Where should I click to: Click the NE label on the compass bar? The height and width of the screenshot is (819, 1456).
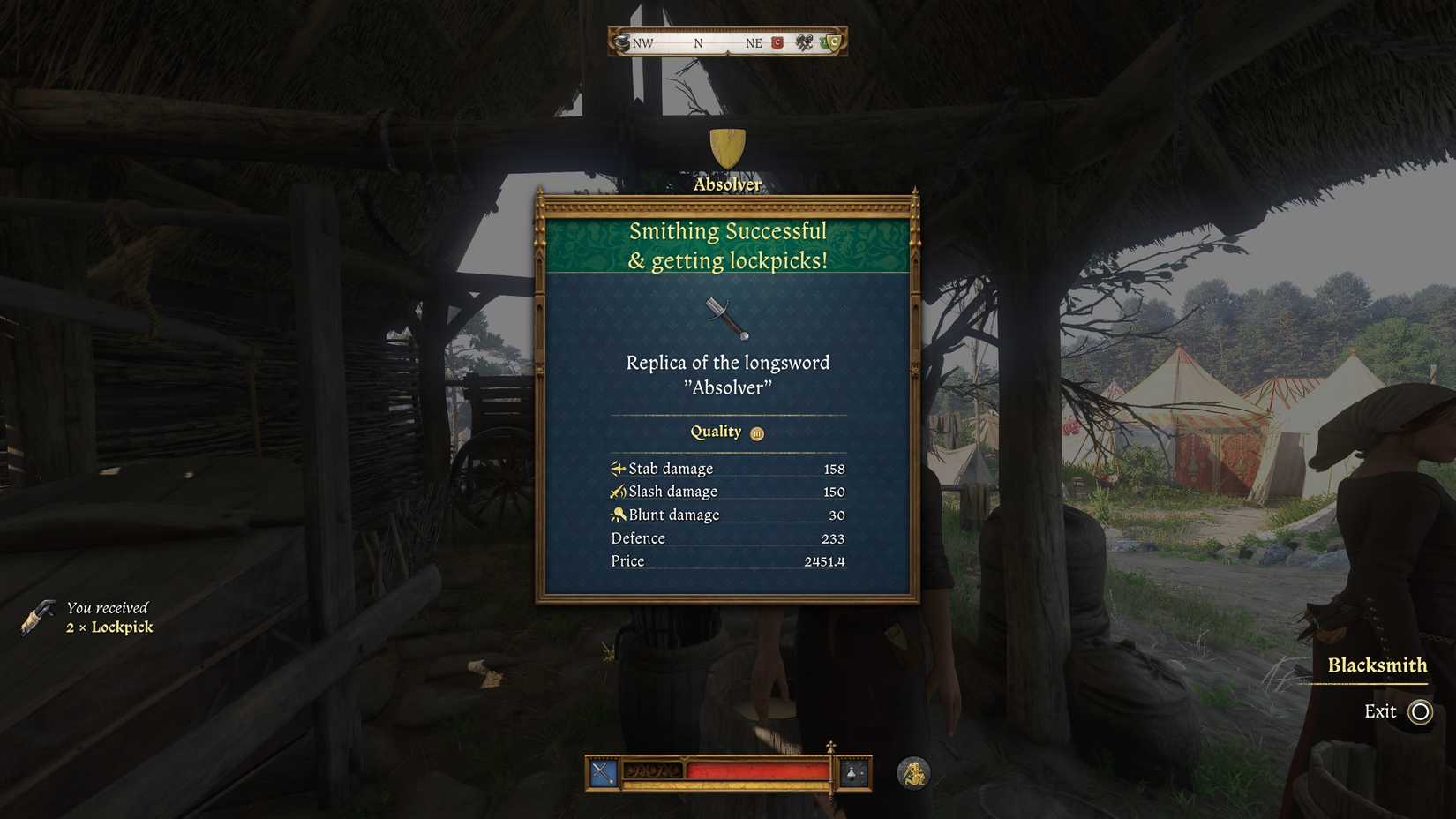pos(753,42)
